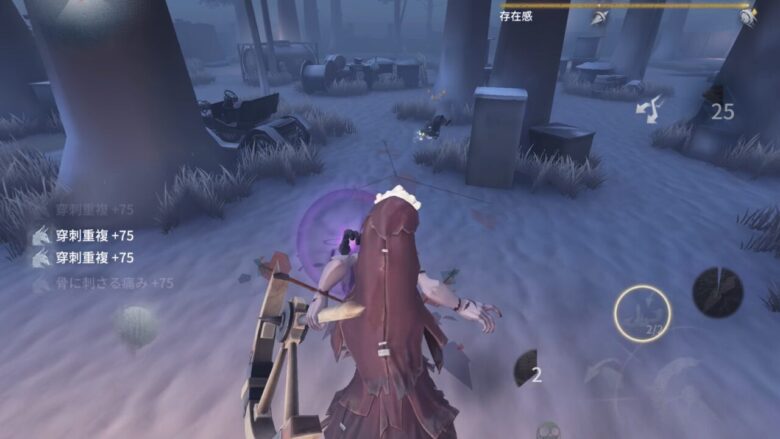
Task: Tap the small skull icon at bottom edge
Action: tap(548, 430)
